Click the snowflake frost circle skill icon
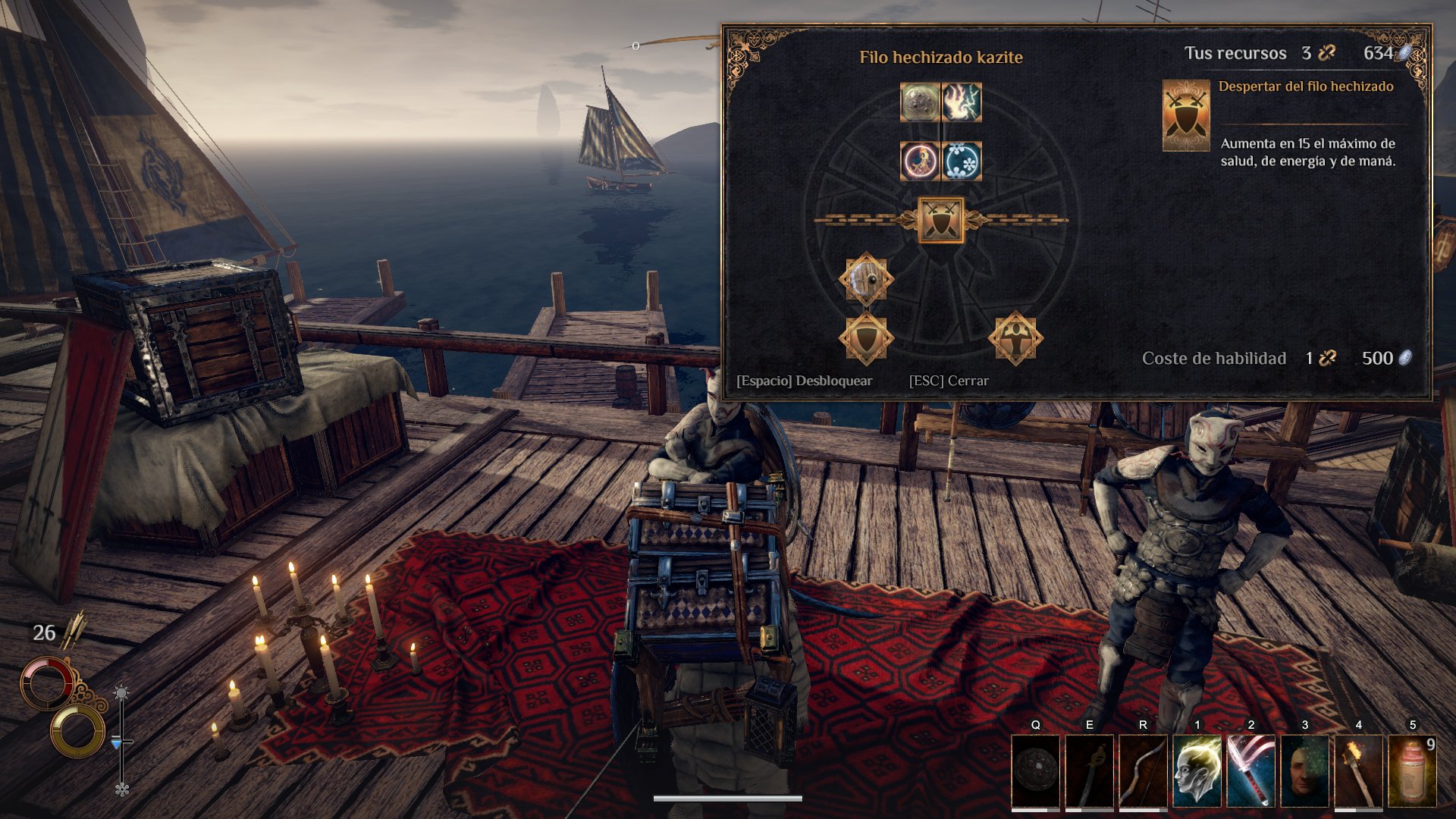Viewport: 1456px width, 819px height. coord(962,161)
